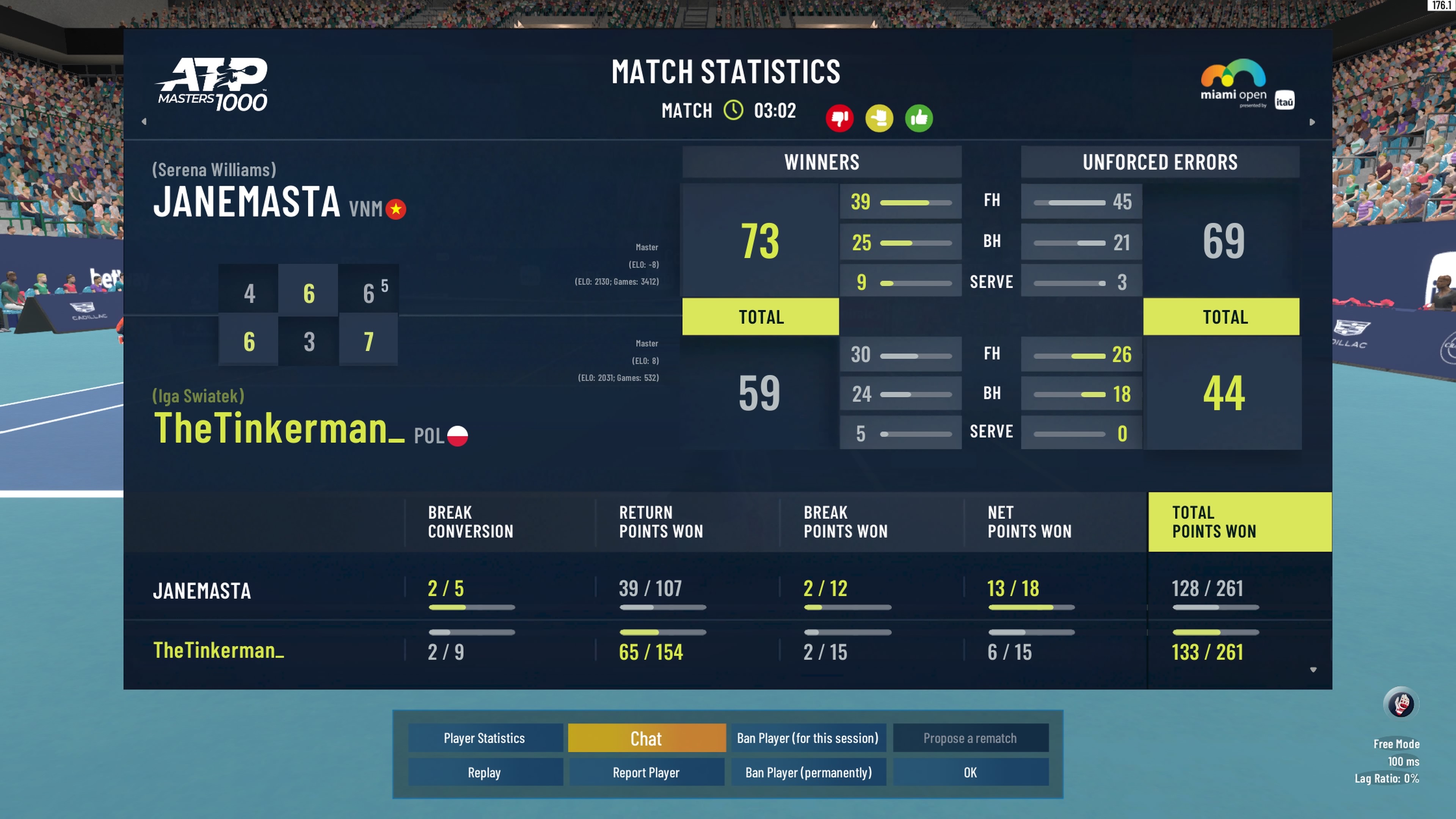Image resolution: width=1456 pixels, height=819 pixels.
Task: Propose a rematch
Action: [x=970, y=737]
